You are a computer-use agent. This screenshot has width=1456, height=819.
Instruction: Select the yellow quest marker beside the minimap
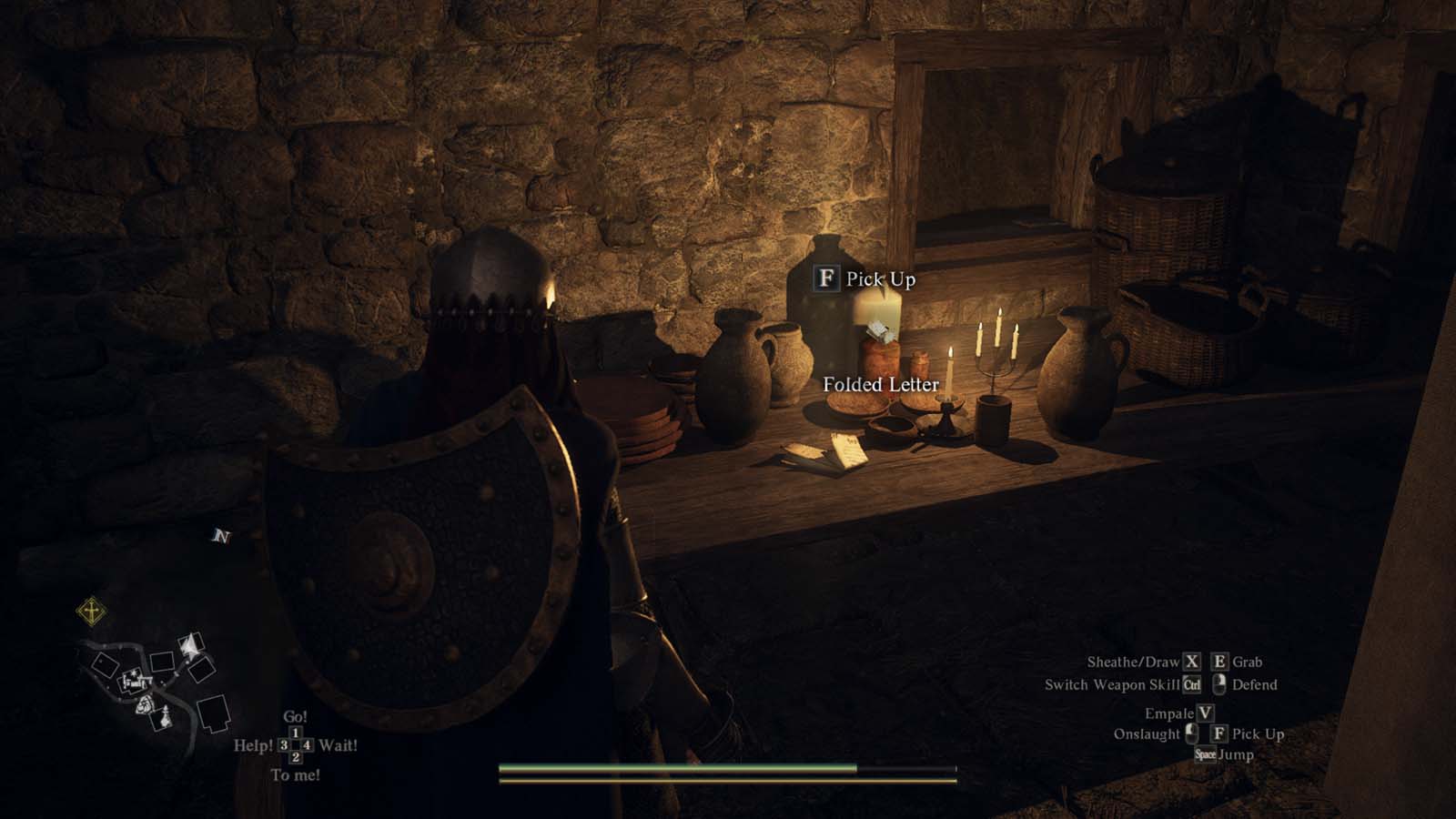(x=91, y=612)
